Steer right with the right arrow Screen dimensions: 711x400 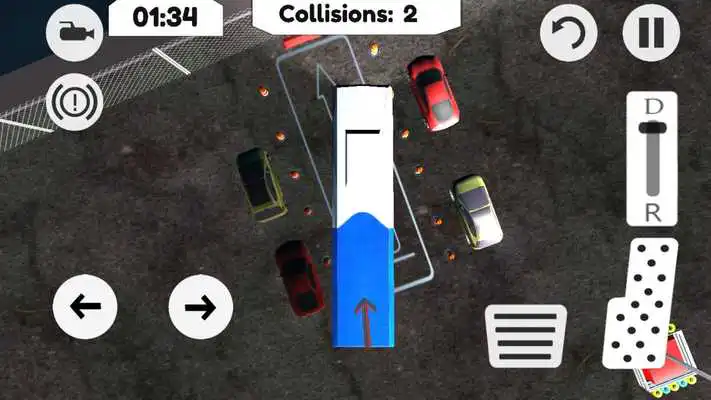[200, 306]
